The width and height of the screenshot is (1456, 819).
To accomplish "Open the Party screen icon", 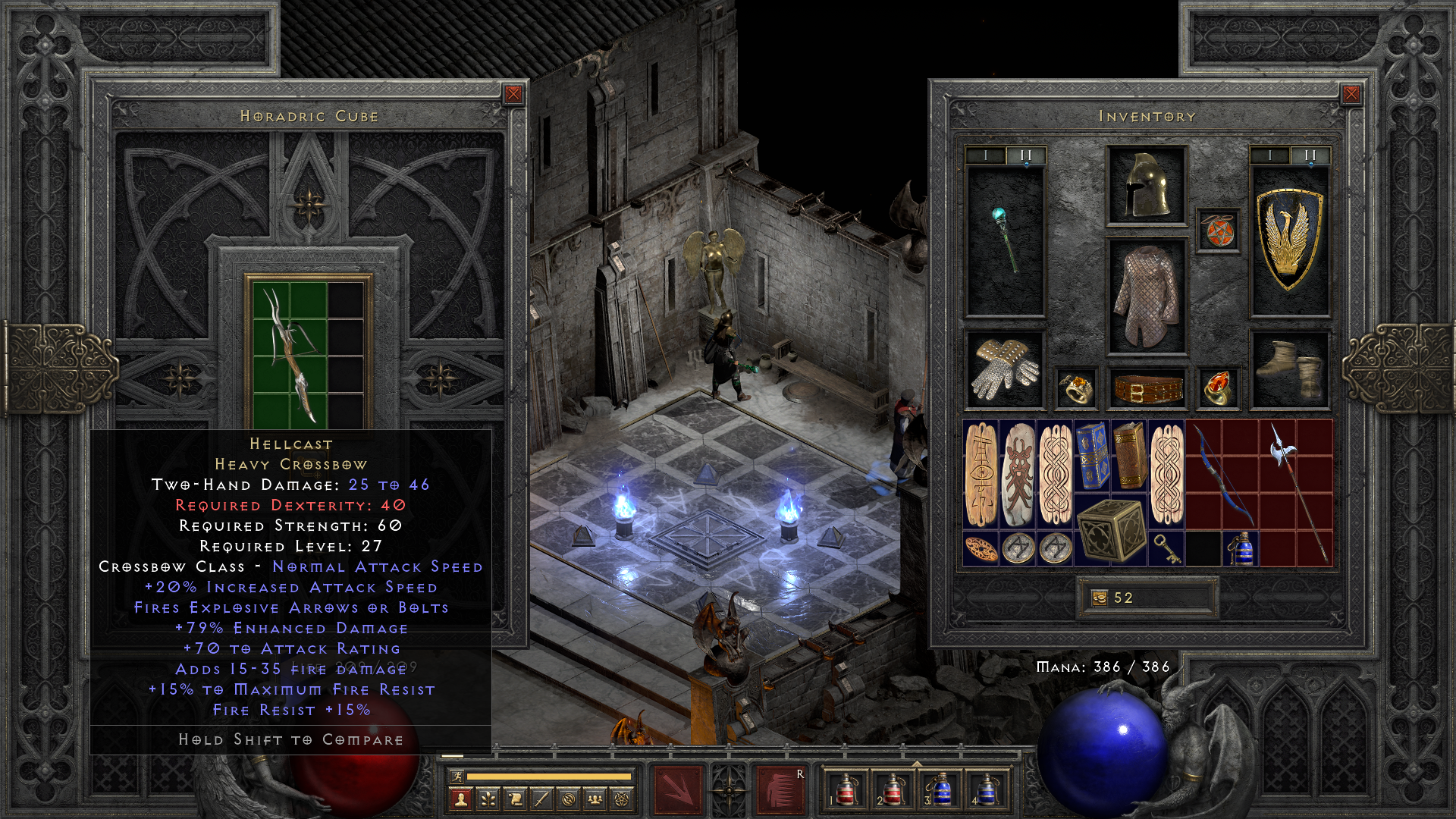I will [x=595, y=799].
